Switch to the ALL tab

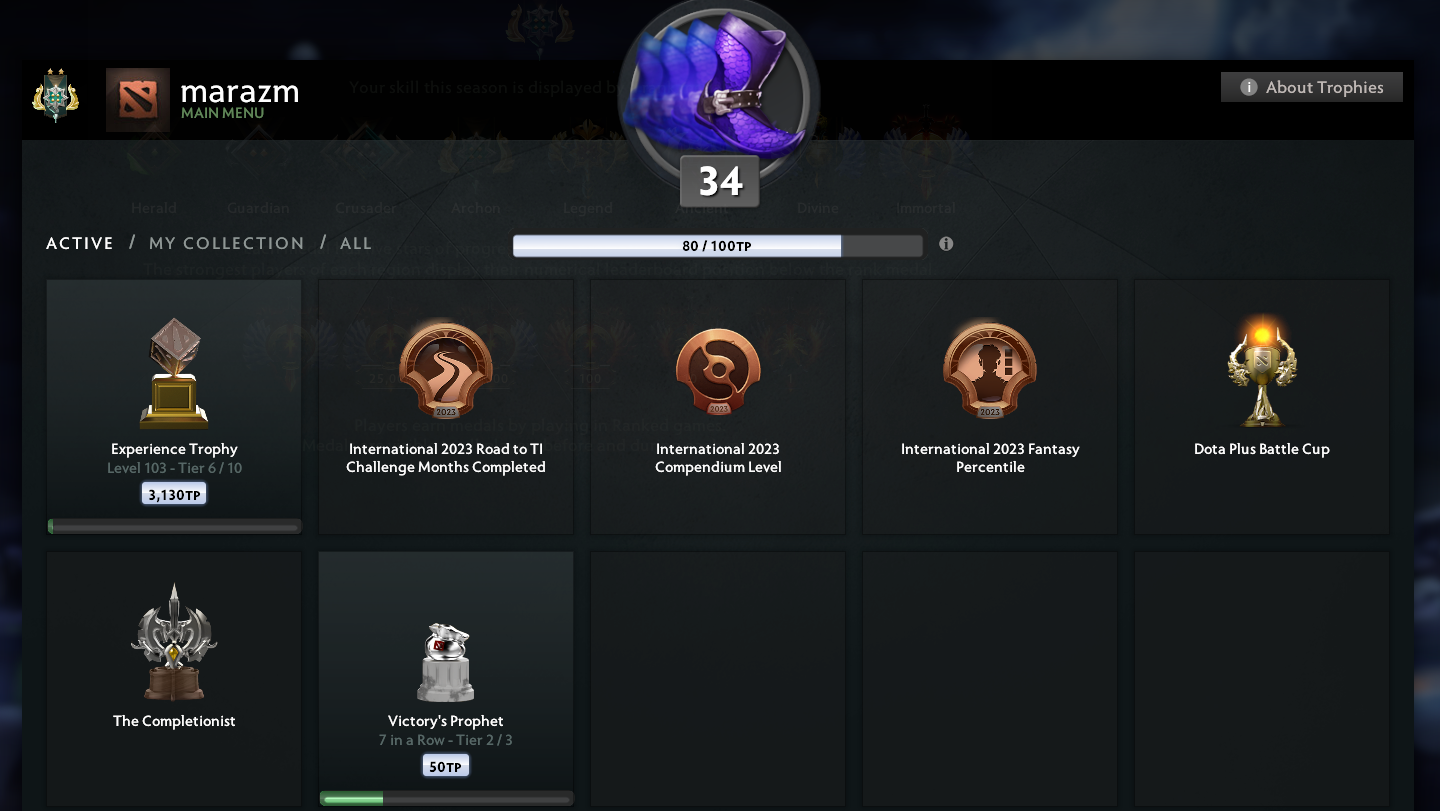(356, 243)
